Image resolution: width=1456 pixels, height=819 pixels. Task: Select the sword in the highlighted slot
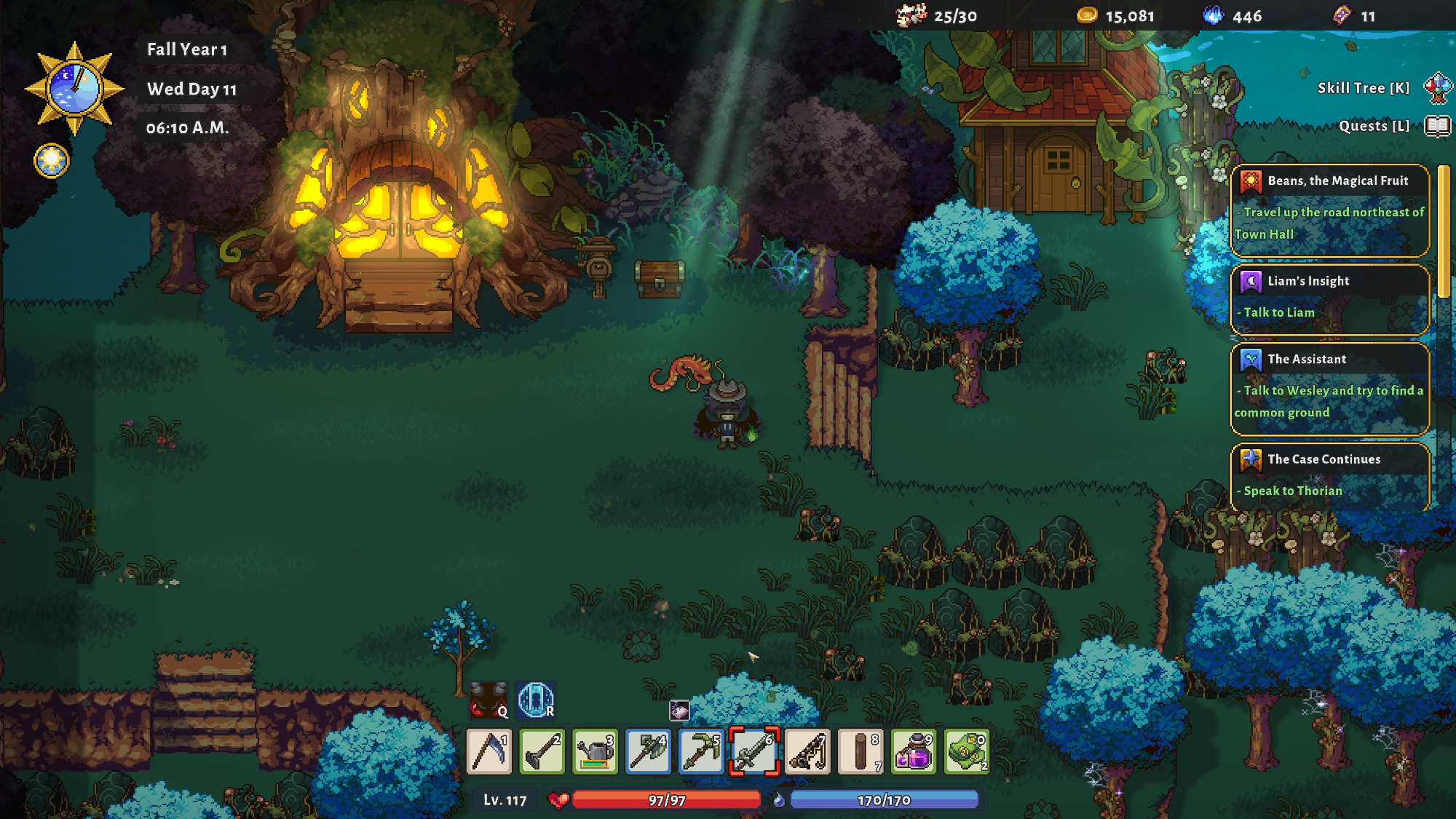(x=754, y=751)
